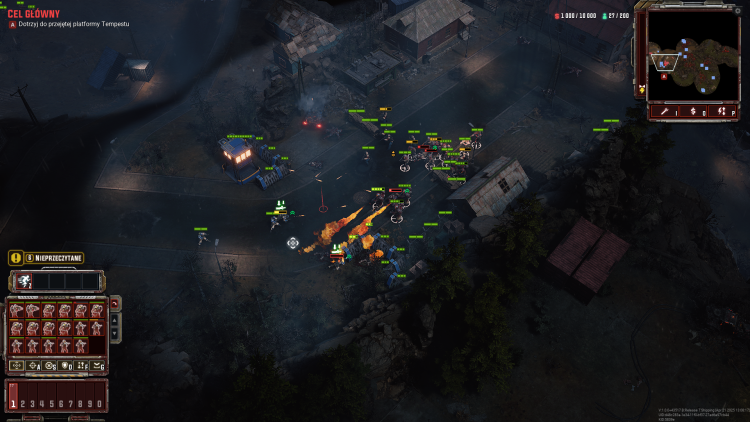Screen dimensions: 750x422
Task: Activate the dollar sell button
Action: (693, 112)
